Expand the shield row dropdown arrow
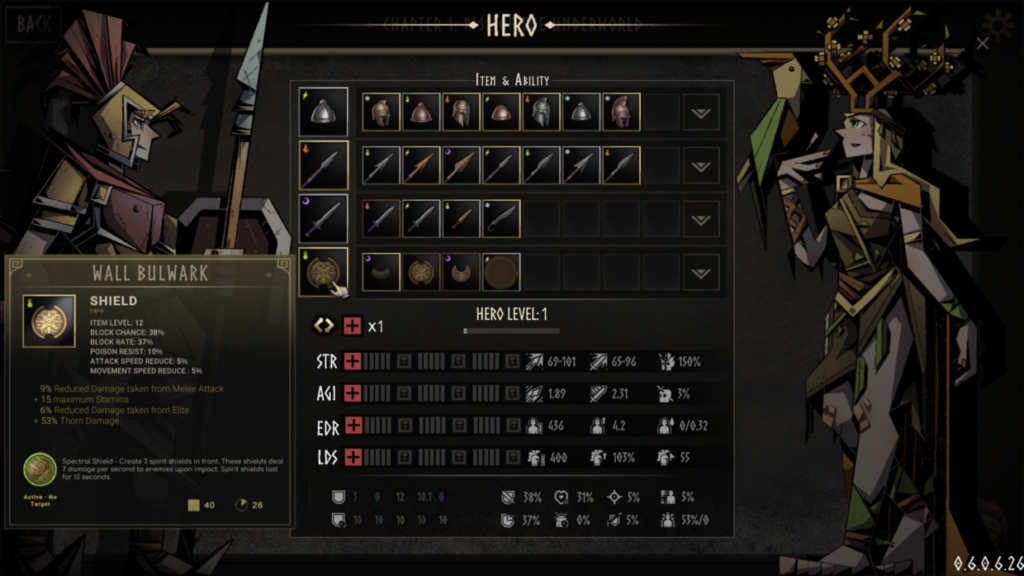 click(x=701, y=272)
